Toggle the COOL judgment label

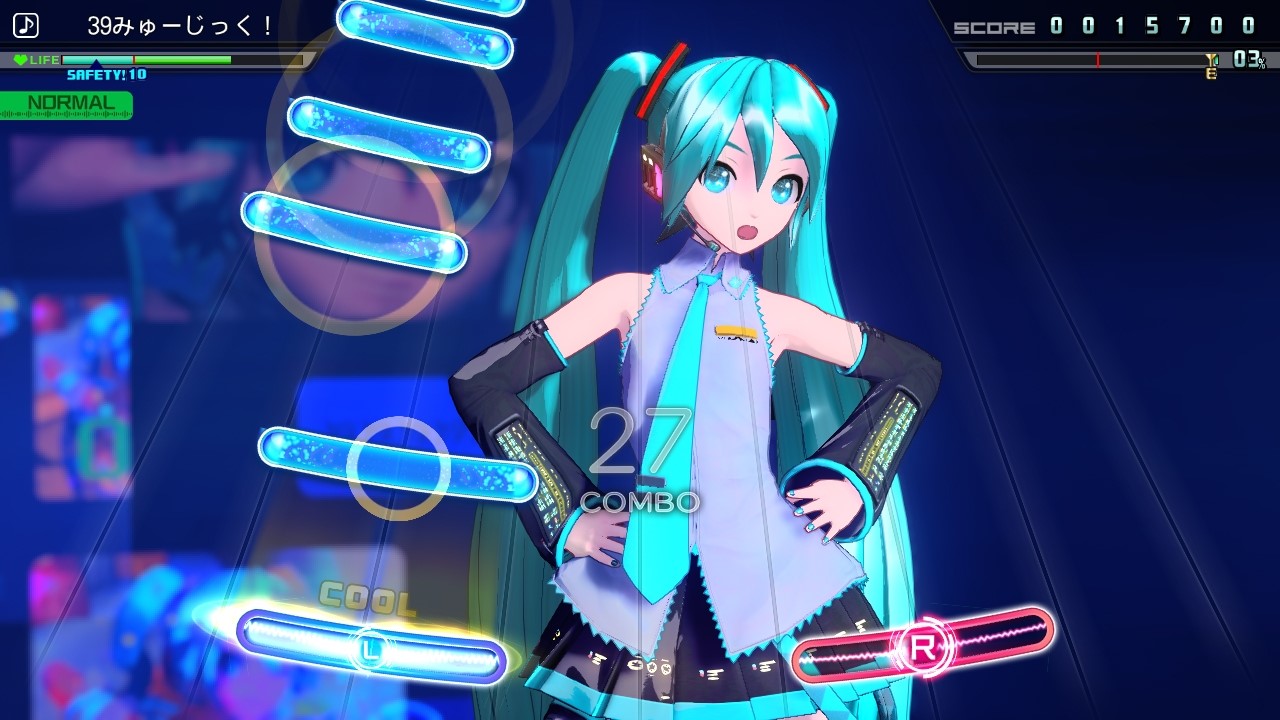pos(370,597)
